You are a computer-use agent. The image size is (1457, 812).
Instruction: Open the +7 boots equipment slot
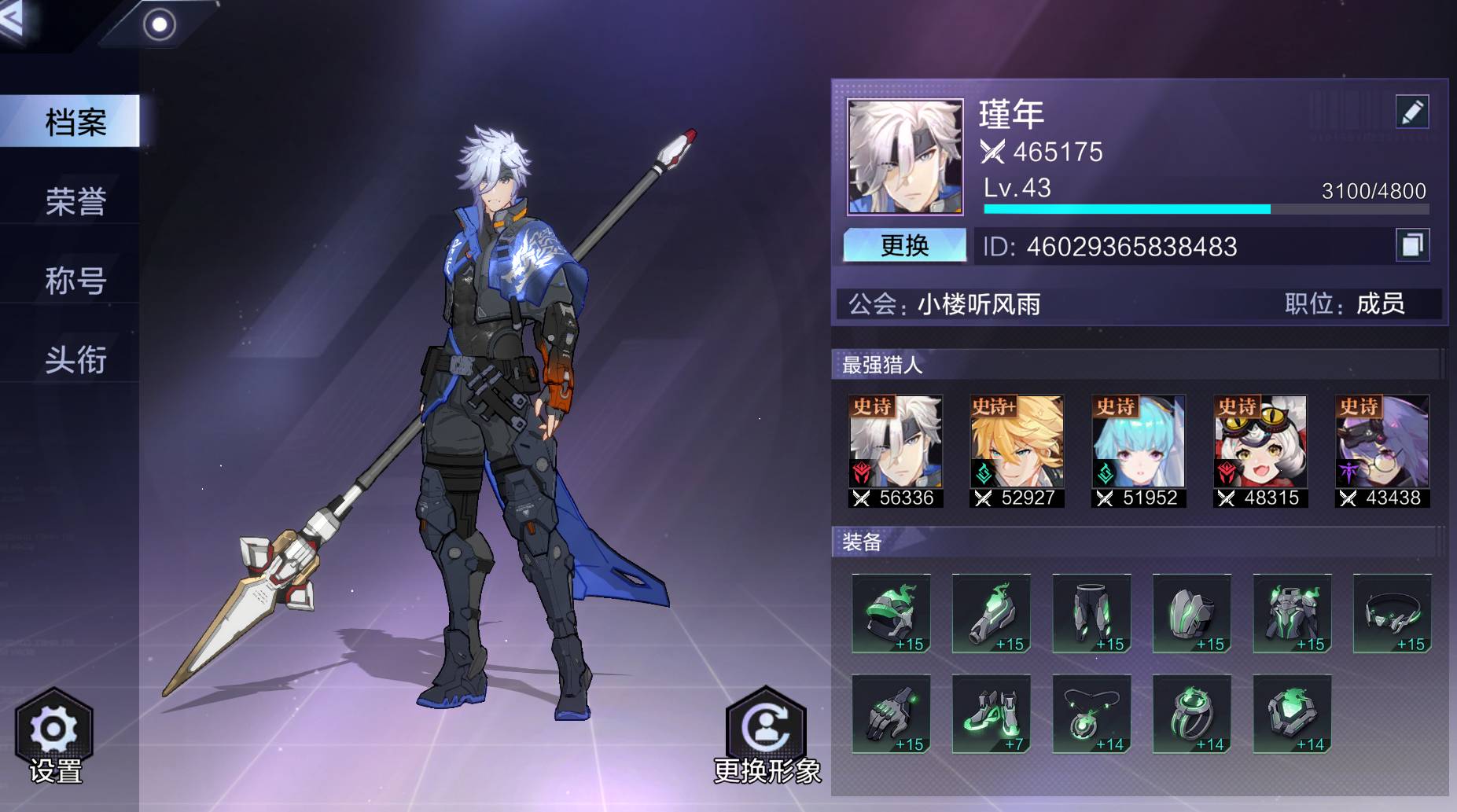tap(991, 714)
